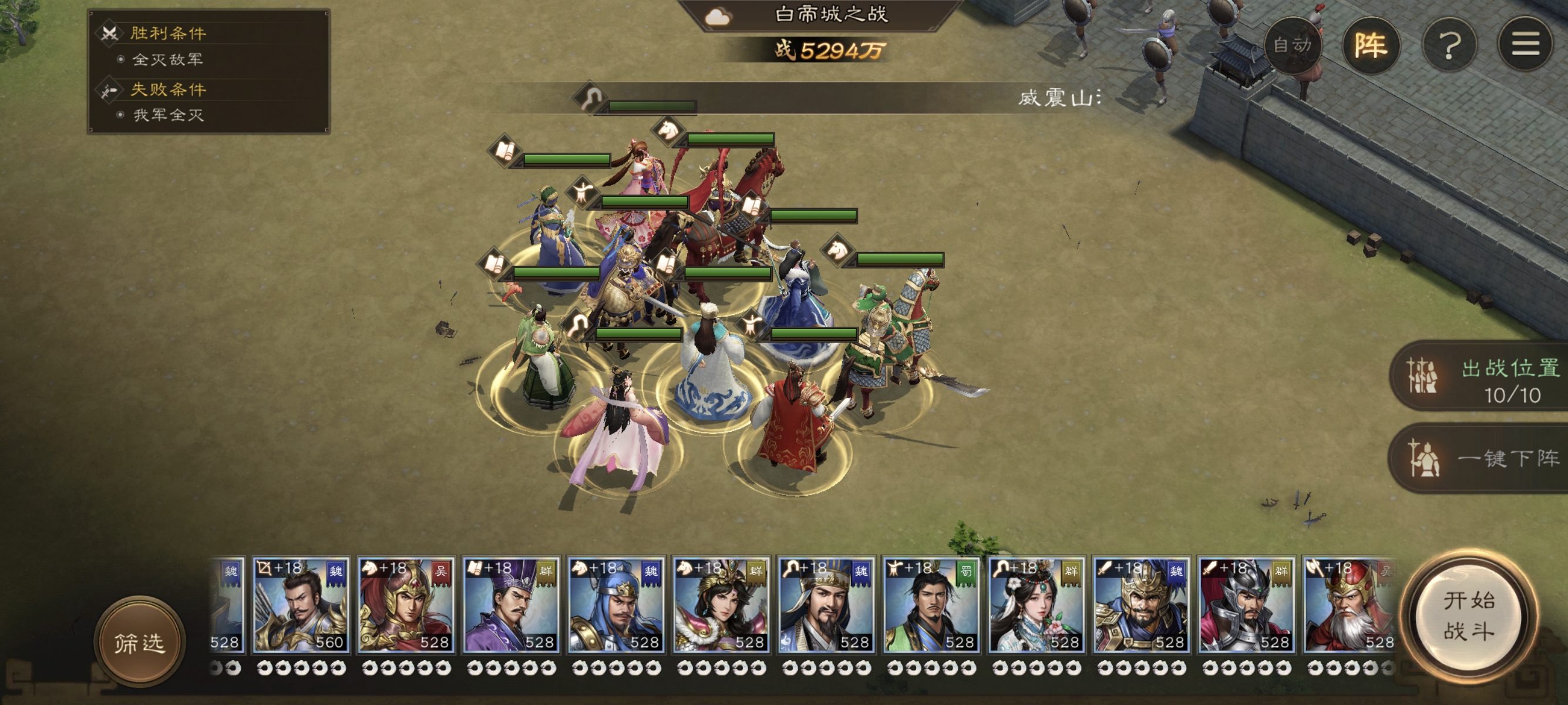This screenshot has width=1568, height=705.
Task: Select the Wei swordsman in golden helmet
Action: [1141, 605]
